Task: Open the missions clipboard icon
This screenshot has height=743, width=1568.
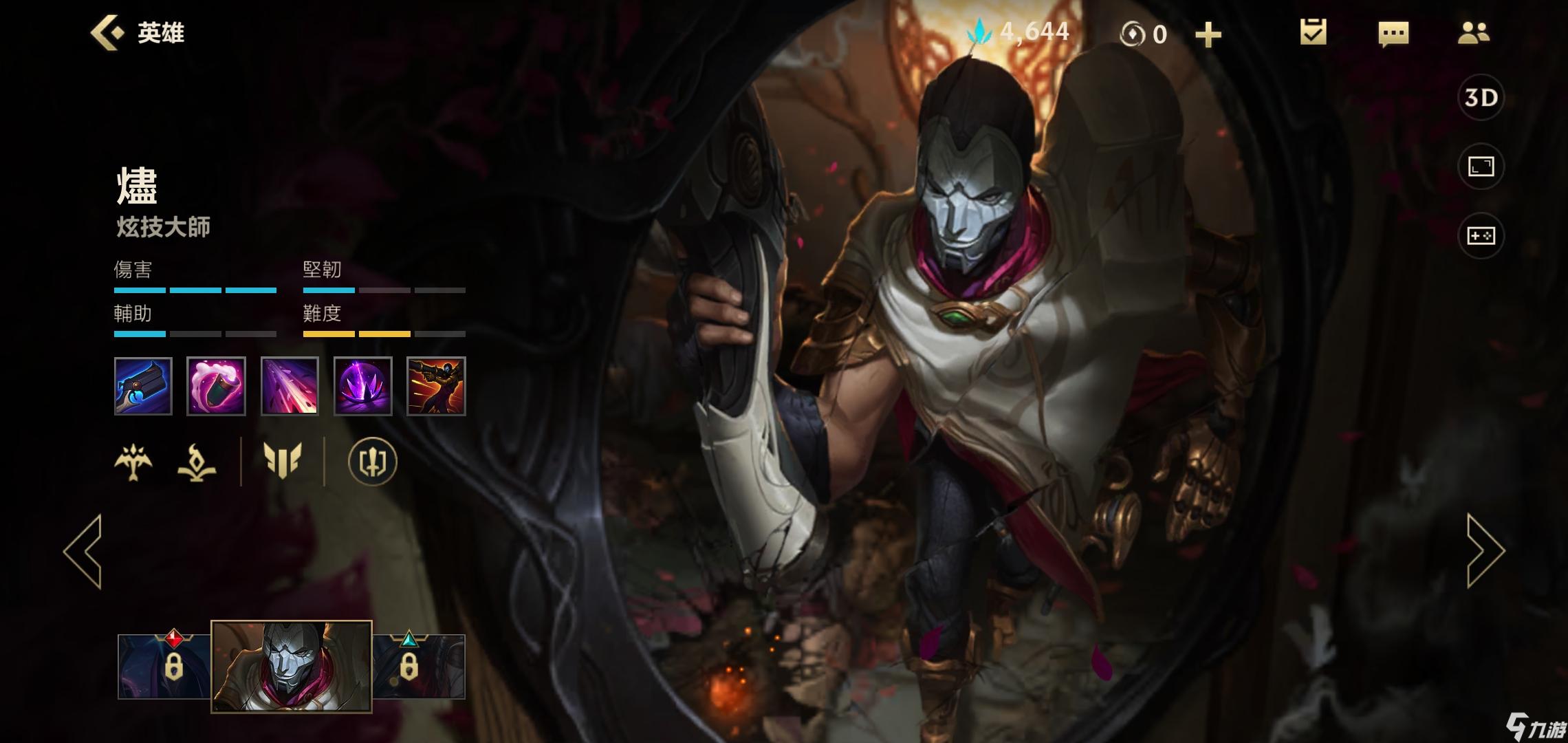Action: [x=1313, y=32]
